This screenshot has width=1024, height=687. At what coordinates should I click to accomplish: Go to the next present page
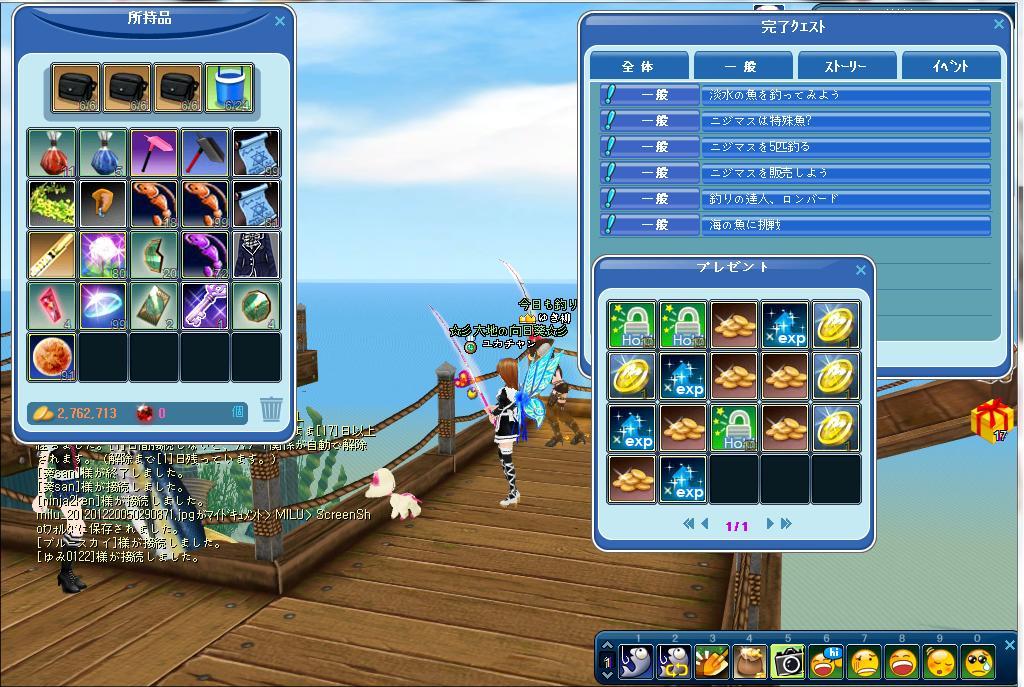pos(770,524)
